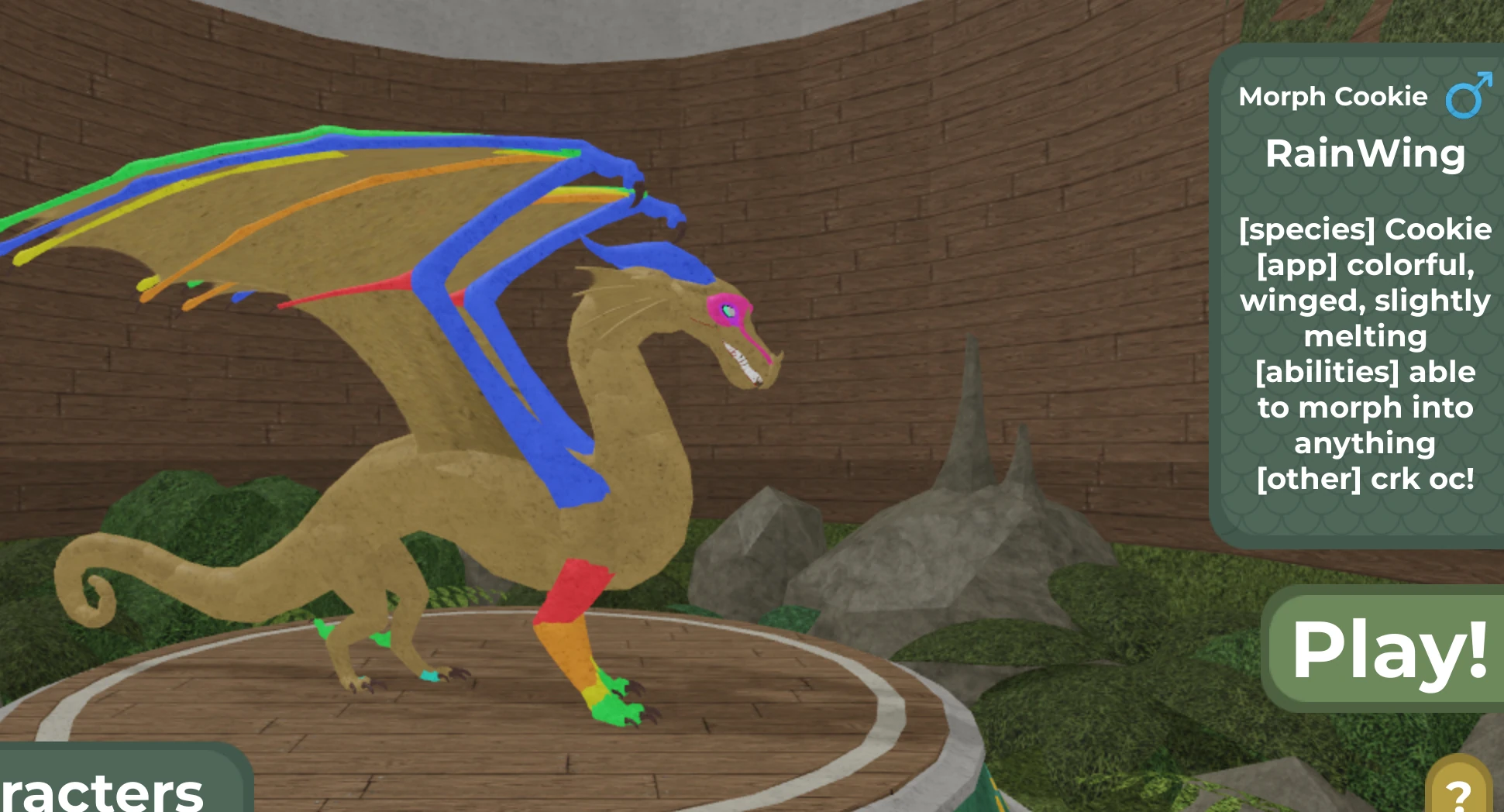Expand the Characters panel at bottom left
Screen dimensions: 1504x812
101,790
